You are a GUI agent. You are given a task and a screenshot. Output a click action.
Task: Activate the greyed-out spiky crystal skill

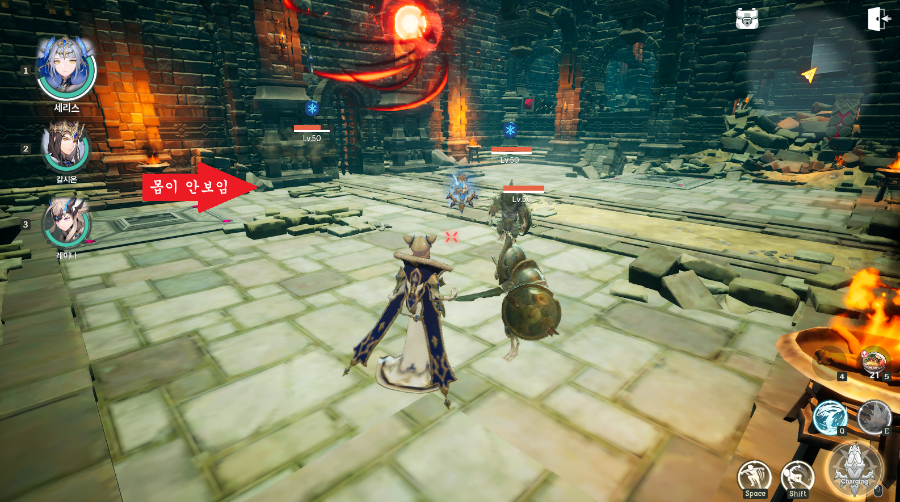[874, 417]
